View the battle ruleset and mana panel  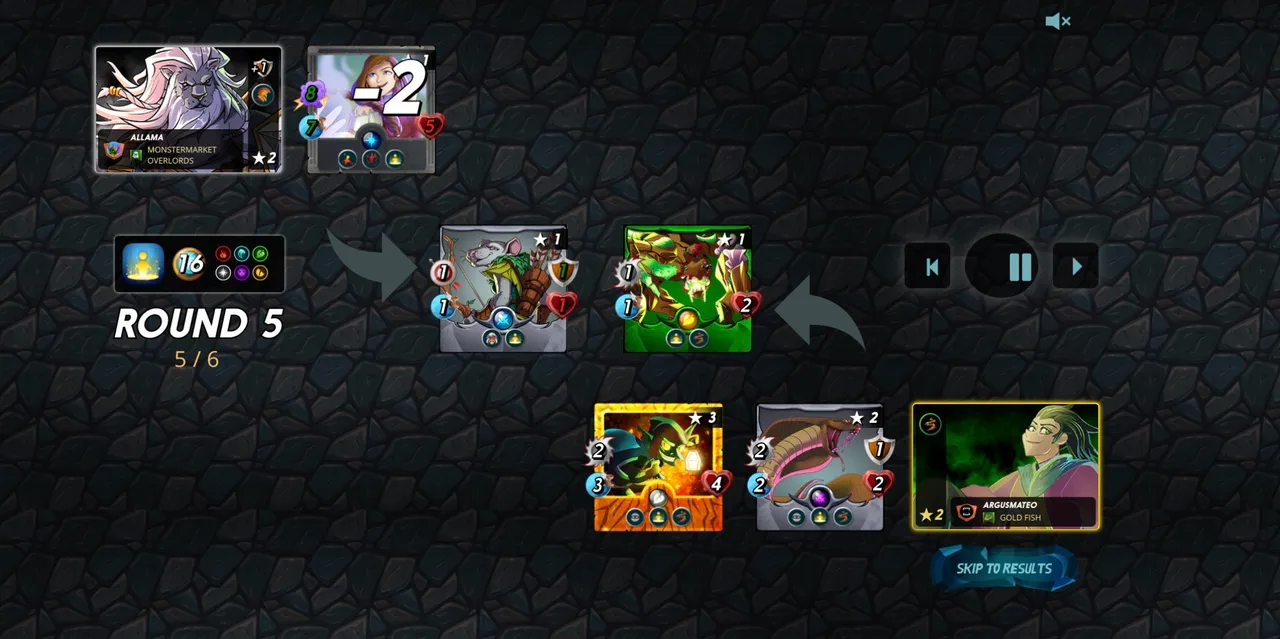coord(199,264)
